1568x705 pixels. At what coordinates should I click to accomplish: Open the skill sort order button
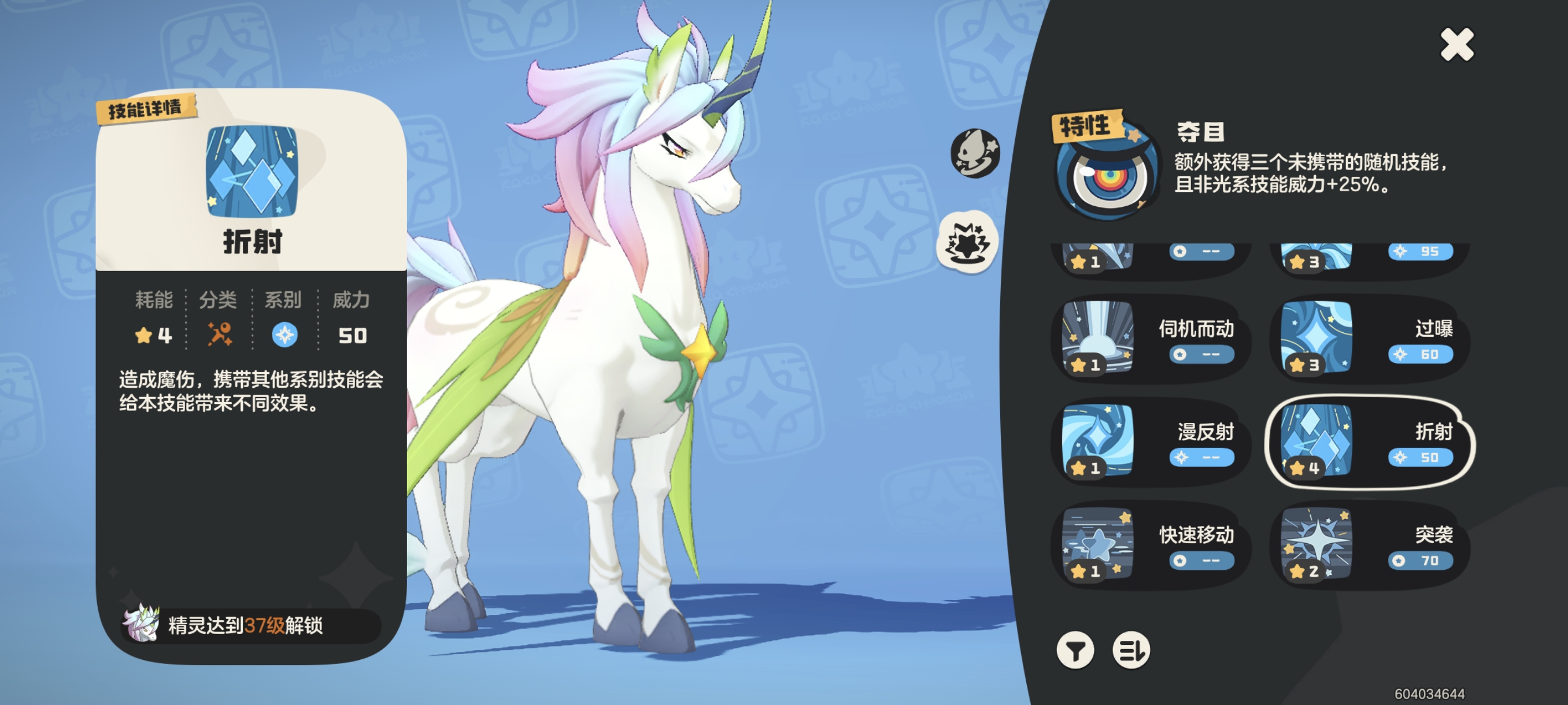[1131, 650]
